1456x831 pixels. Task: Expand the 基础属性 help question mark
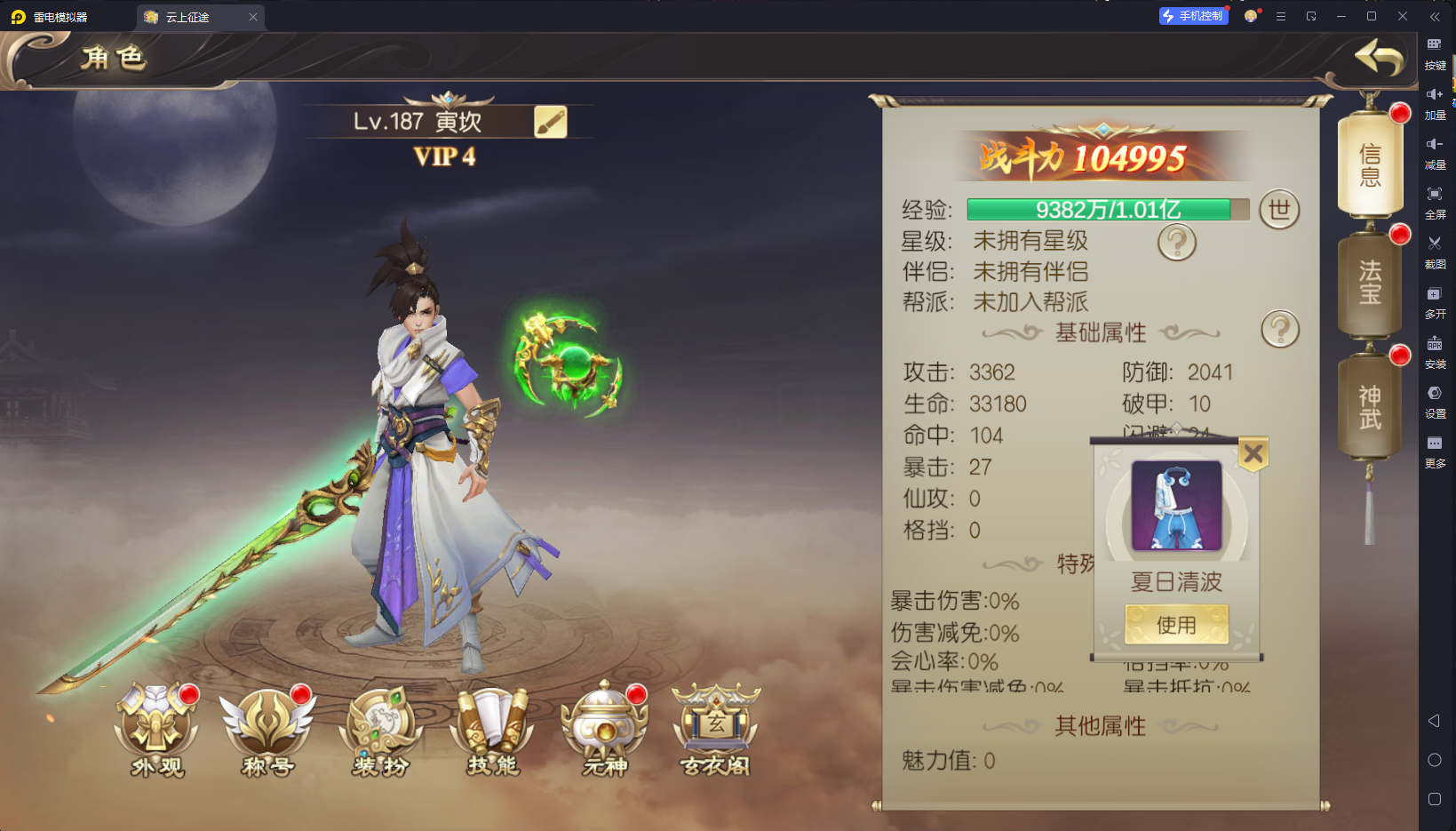pyautogui.click(x=1278, y=329)
